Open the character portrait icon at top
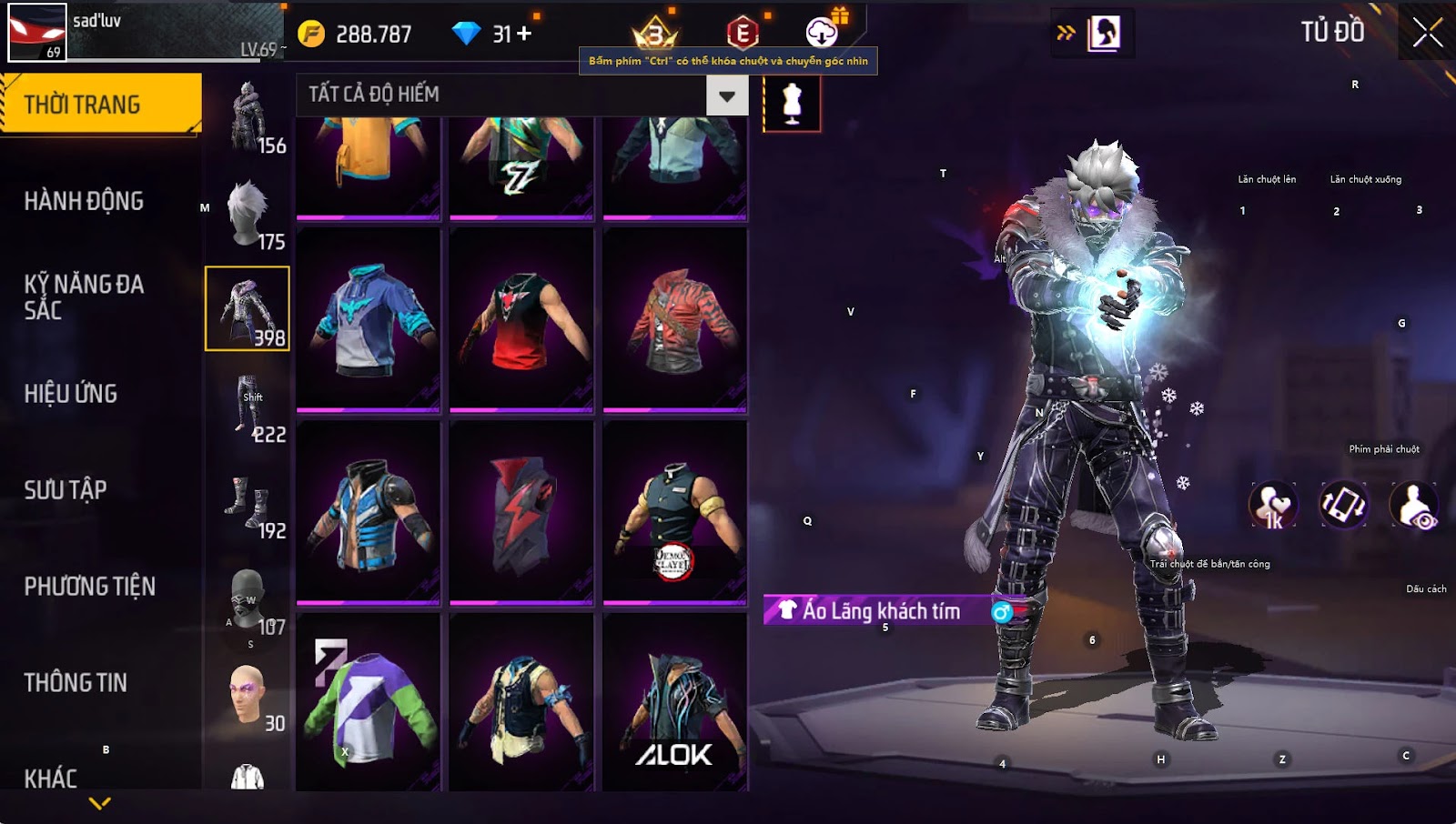The height and width of the screenshot is (824, 1456). point(1104,34)
